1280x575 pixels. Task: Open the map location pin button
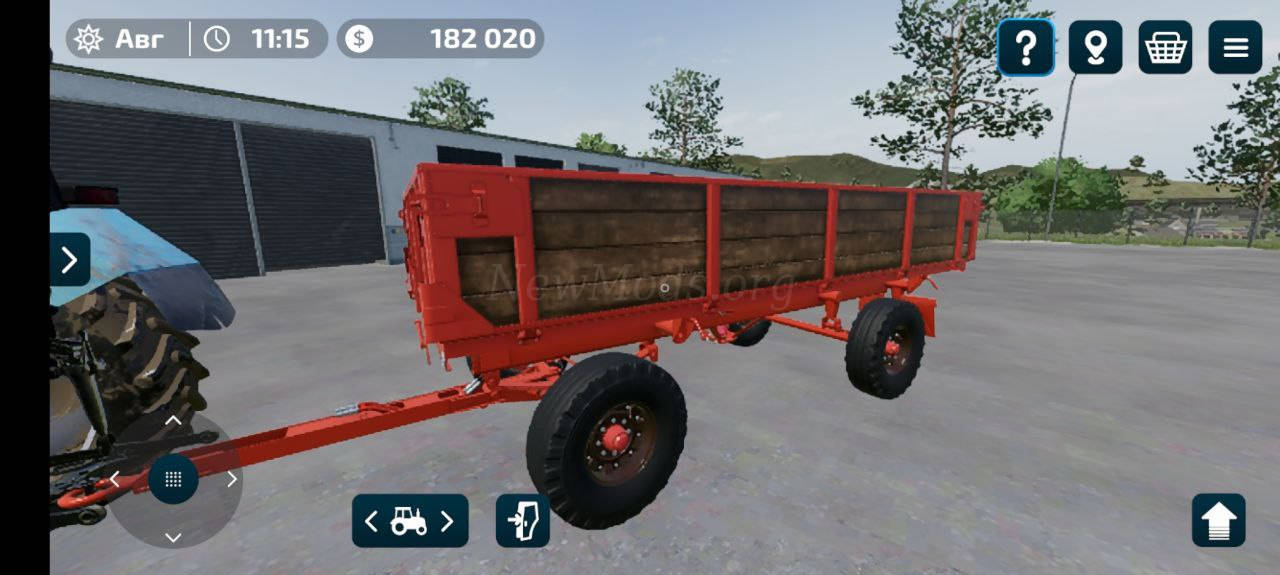click(1095, 47)
